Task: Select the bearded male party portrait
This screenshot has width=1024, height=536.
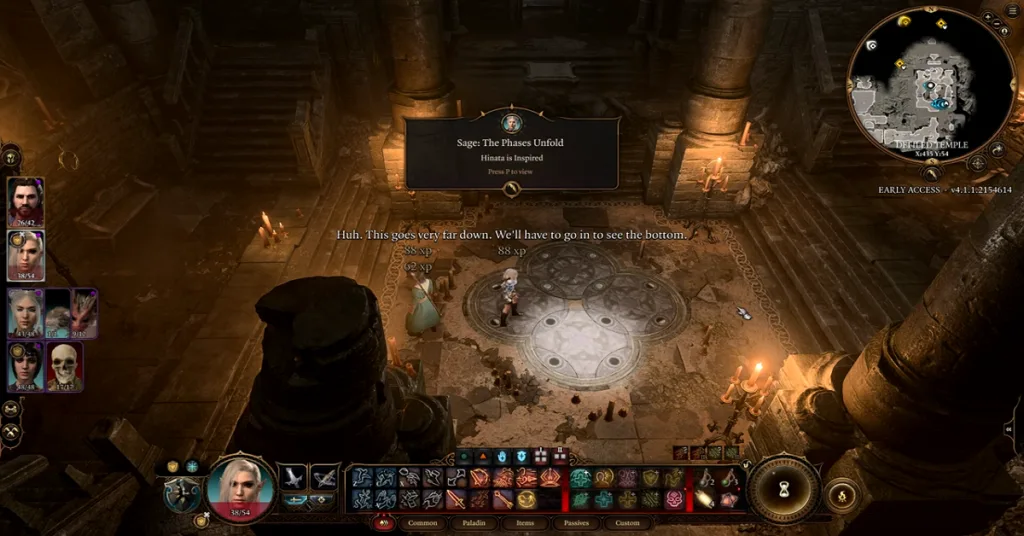Action: 25,203
